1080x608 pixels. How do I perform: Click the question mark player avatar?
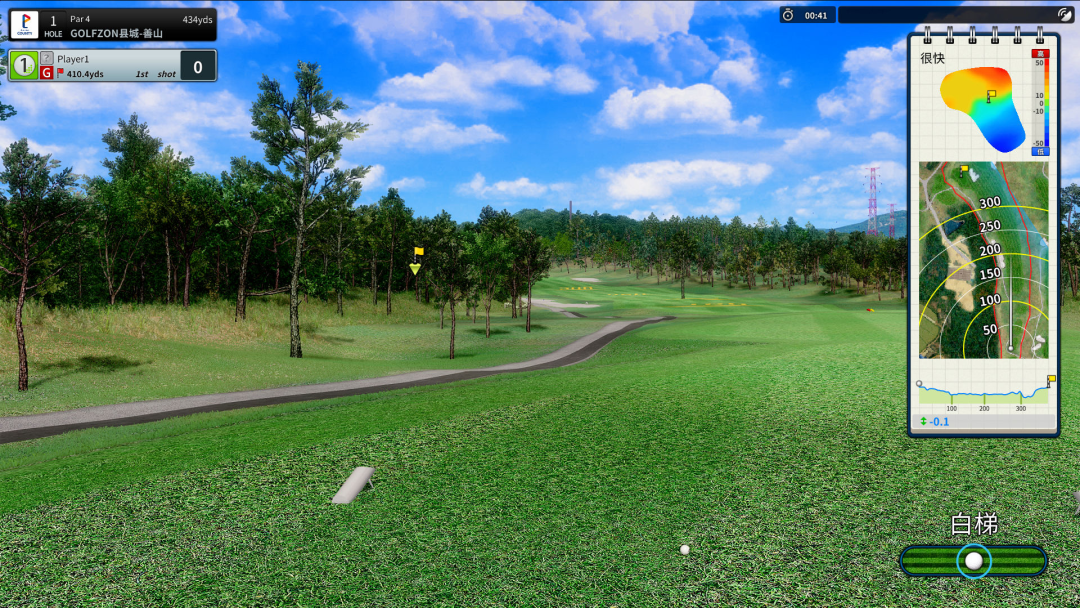tap(46, 58)
